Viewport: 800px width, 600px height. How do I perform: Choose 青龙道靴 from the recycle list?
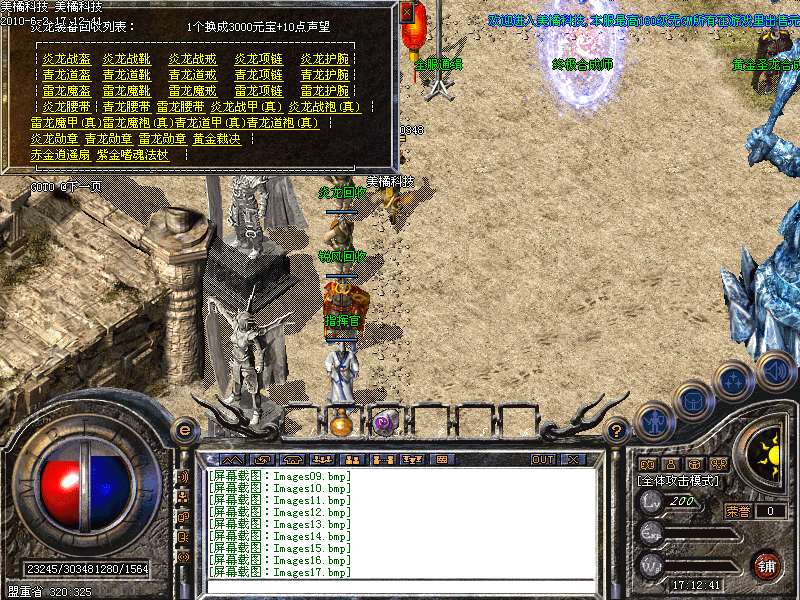[x=125, y=75]
